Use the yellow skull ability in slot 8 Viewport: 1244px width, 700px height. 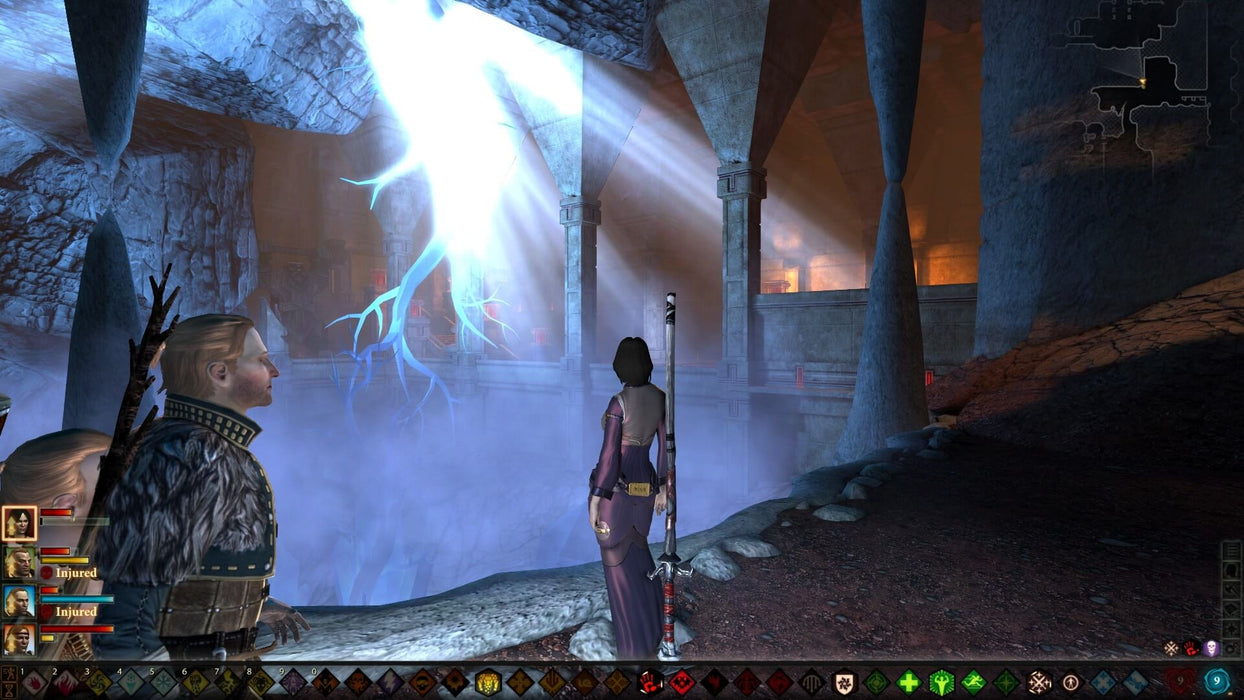(259, 683)
